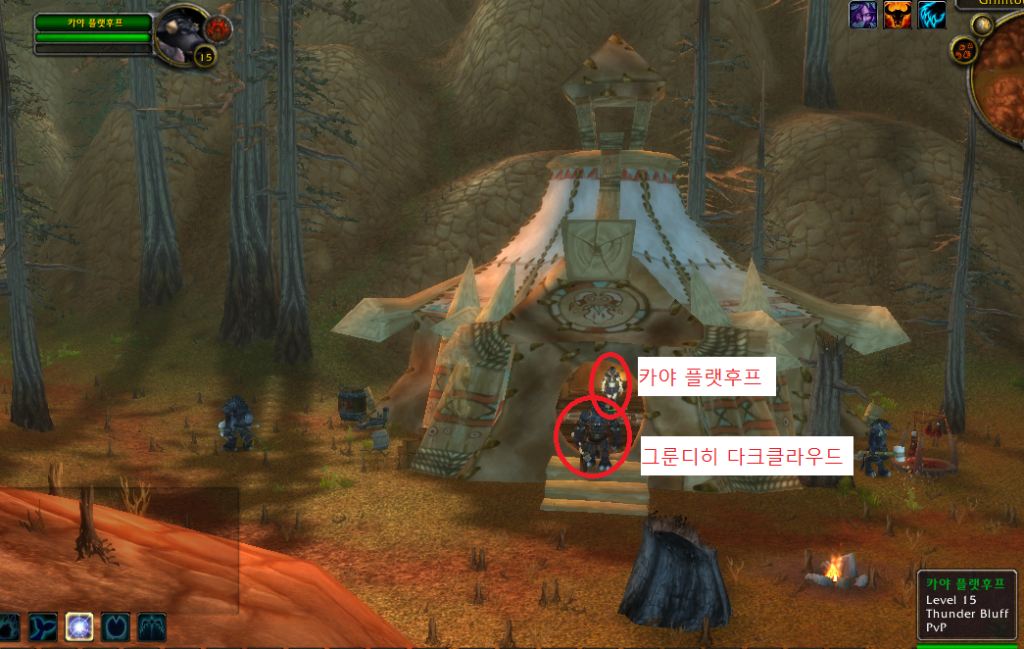The height and width of the screenshot is (649, 1024).
Task: Activate the blue whale tail ability
Action: click(43, 627)
